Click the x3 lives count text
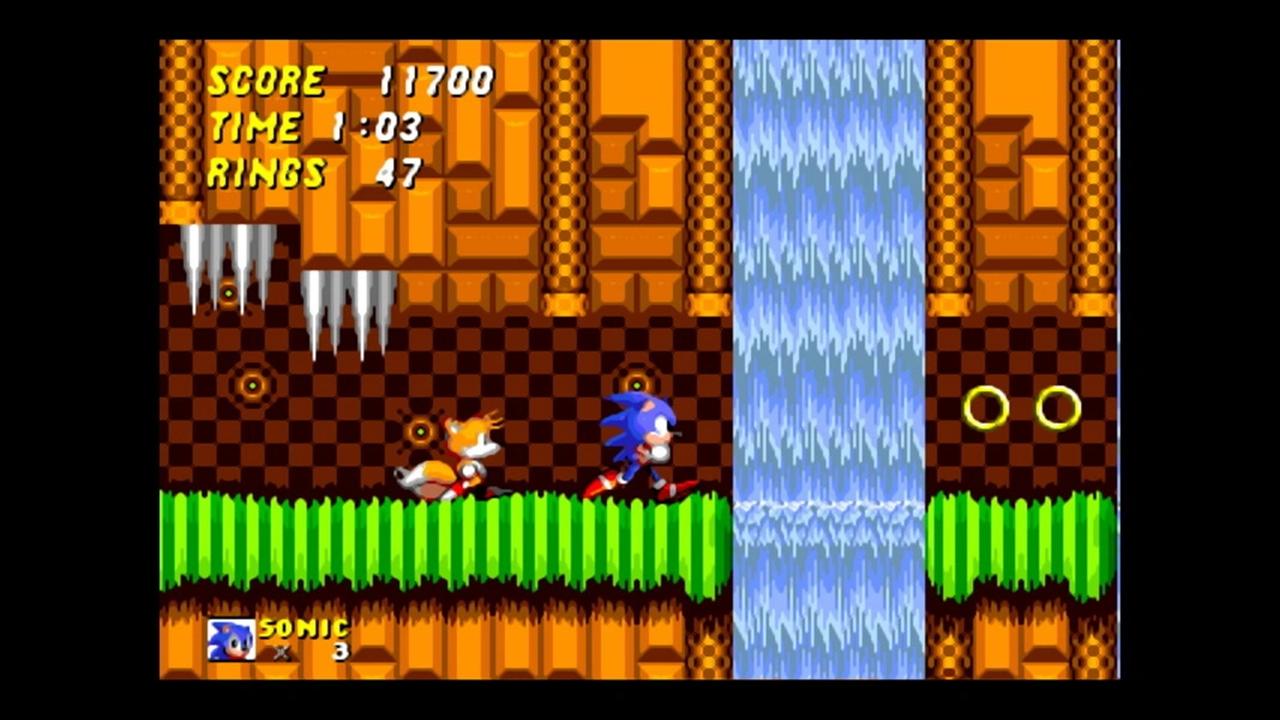 [x=310, y=652]
